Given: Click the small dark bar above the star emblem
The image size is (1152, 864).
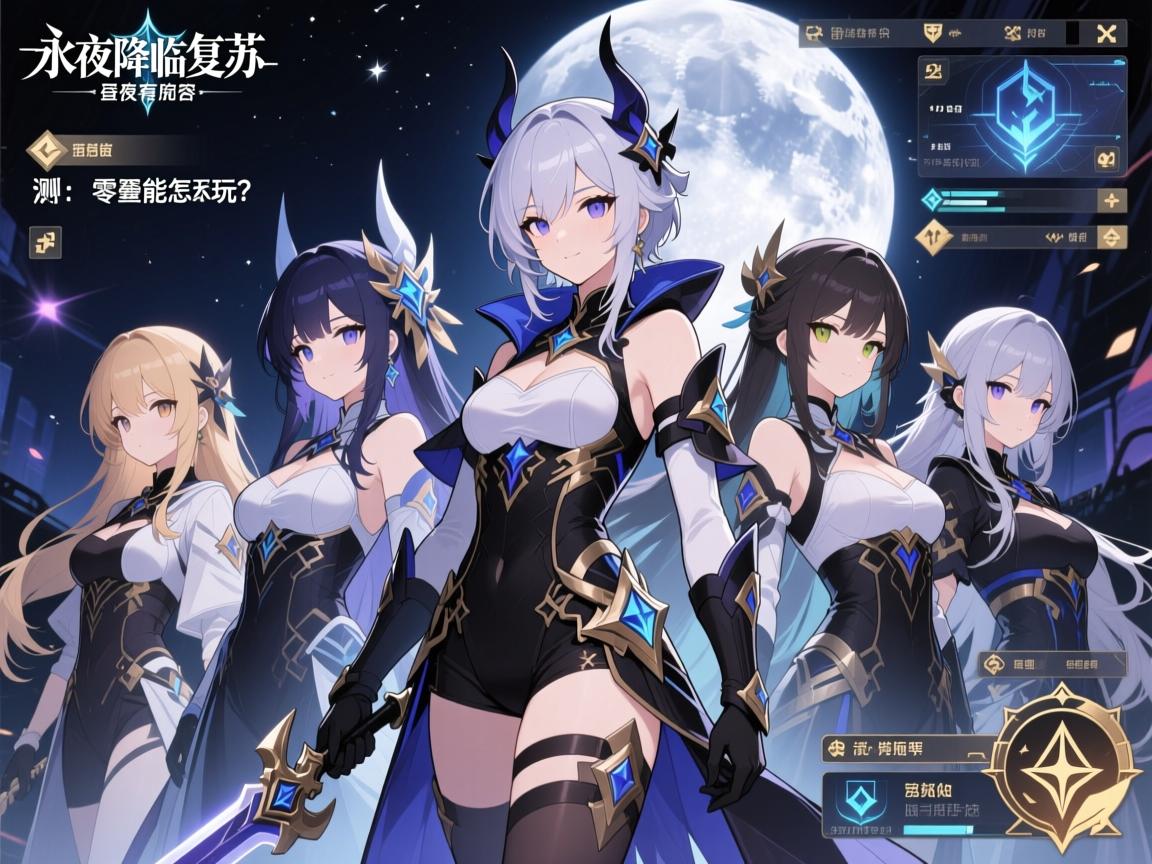Looking at the screenshot, I should pos(1052,663).
